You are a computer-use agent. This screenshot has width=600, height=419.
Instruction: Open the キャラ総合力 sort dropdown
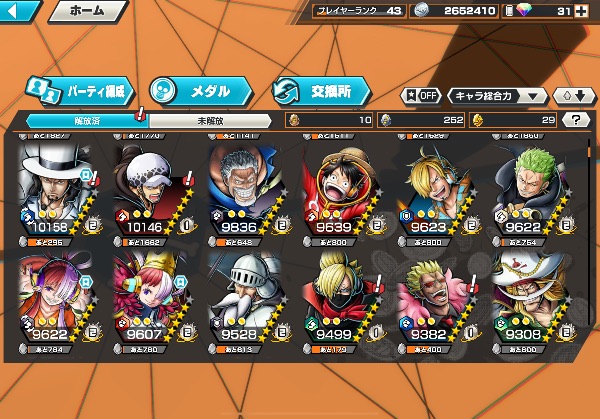coord(498,96)
